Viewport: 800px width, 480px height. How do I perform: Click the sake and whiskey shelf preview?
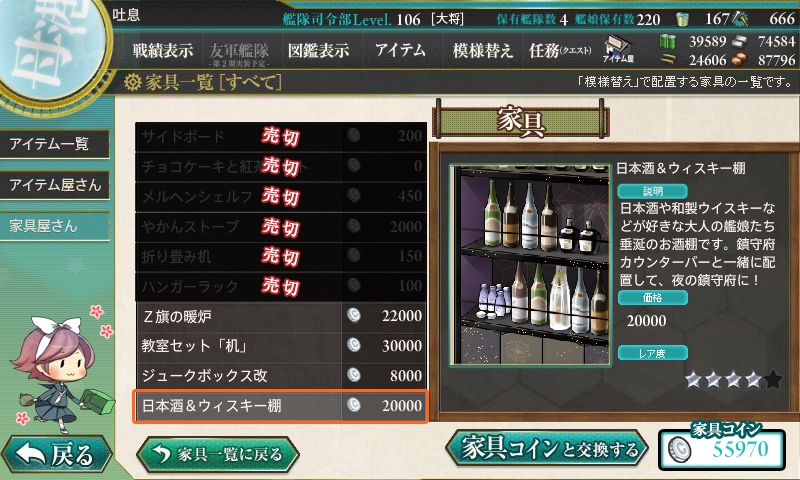click(x=528, y=265)
